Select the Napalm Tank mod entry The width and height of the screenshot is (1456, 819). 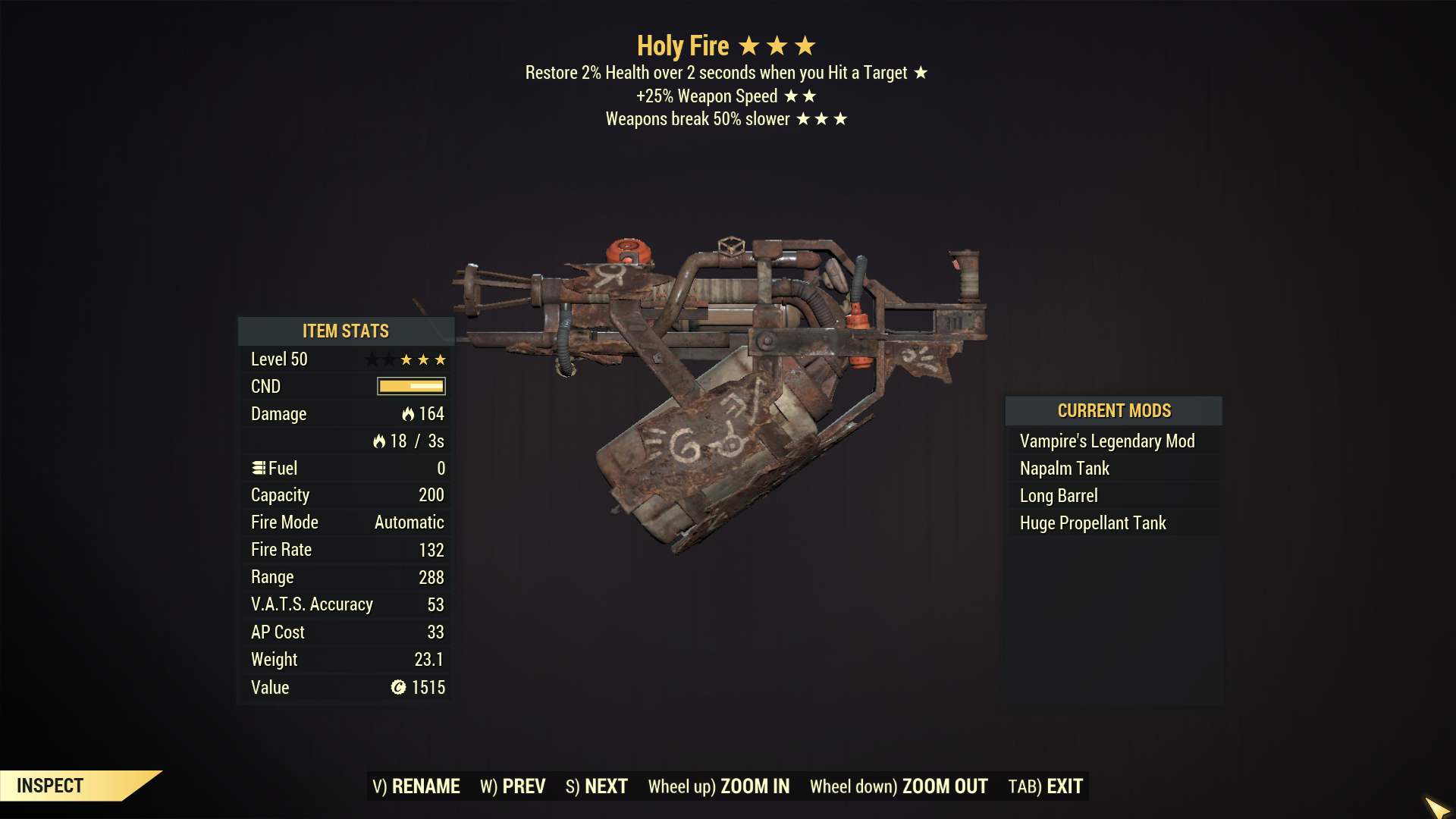click(1065, 468)
